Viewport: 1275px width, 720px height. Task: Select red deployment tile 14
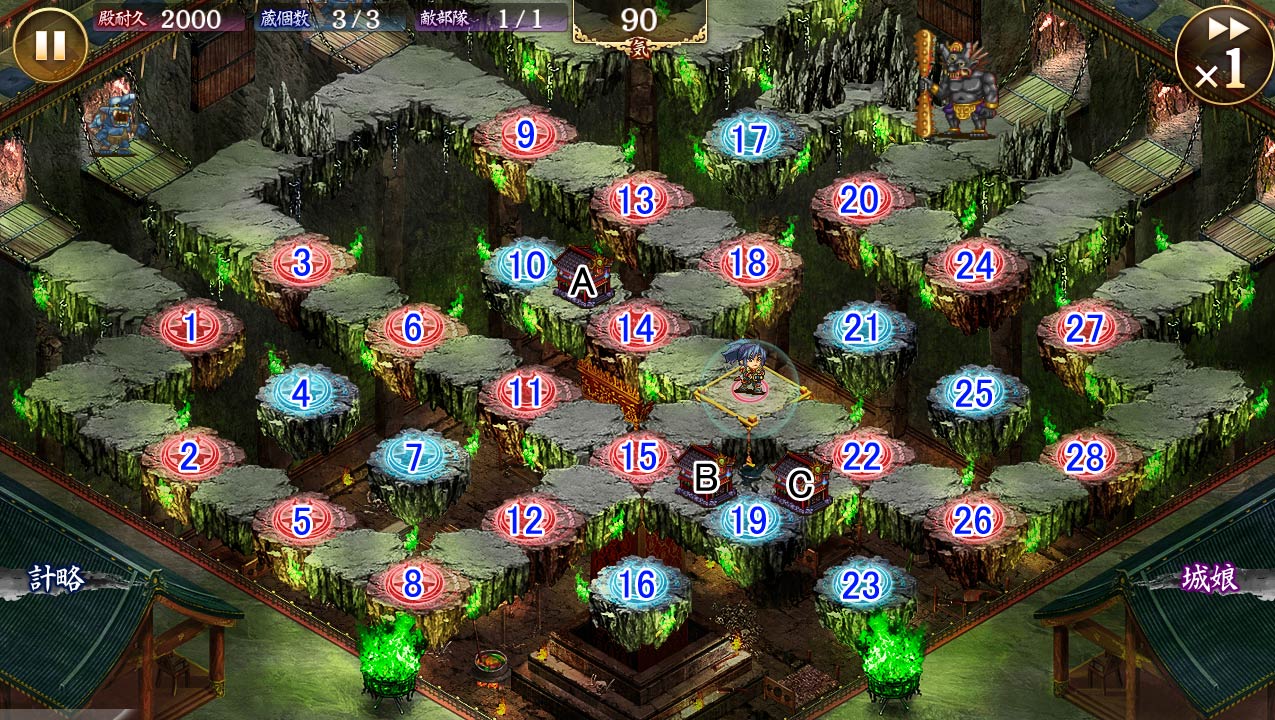point(637,328)
